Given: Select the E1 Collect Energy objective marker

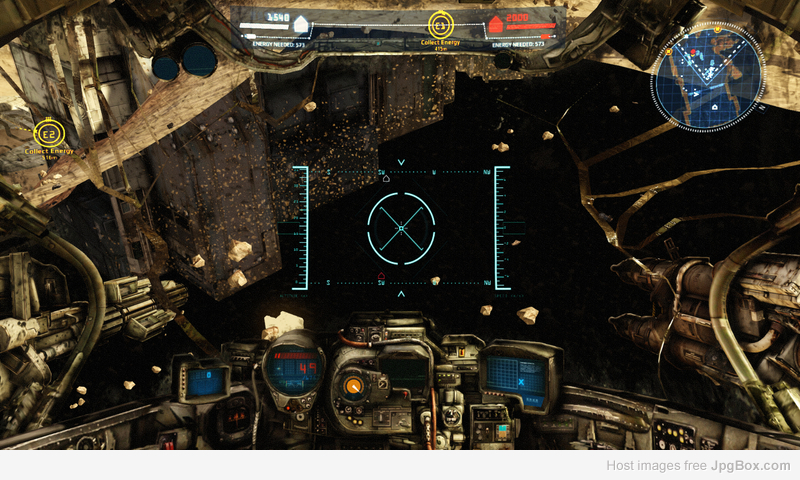Looking at the screenshot, I should (442, 25).
